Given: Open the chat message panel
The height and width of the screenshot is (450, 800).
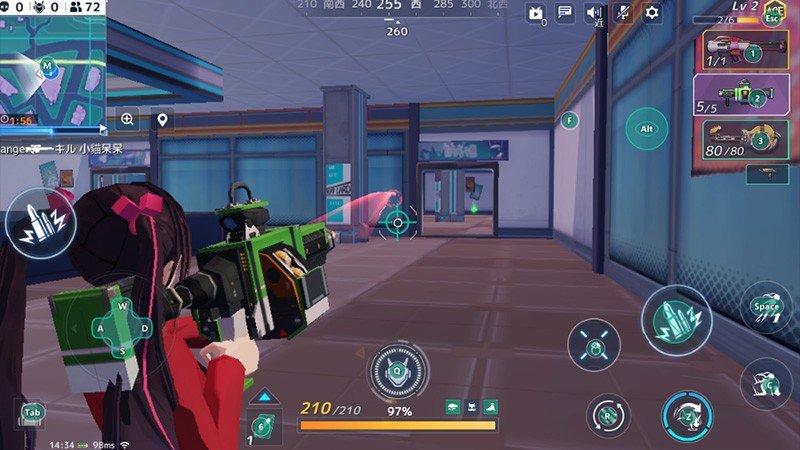Looking at the screenshot, I should tap(565, 13).
